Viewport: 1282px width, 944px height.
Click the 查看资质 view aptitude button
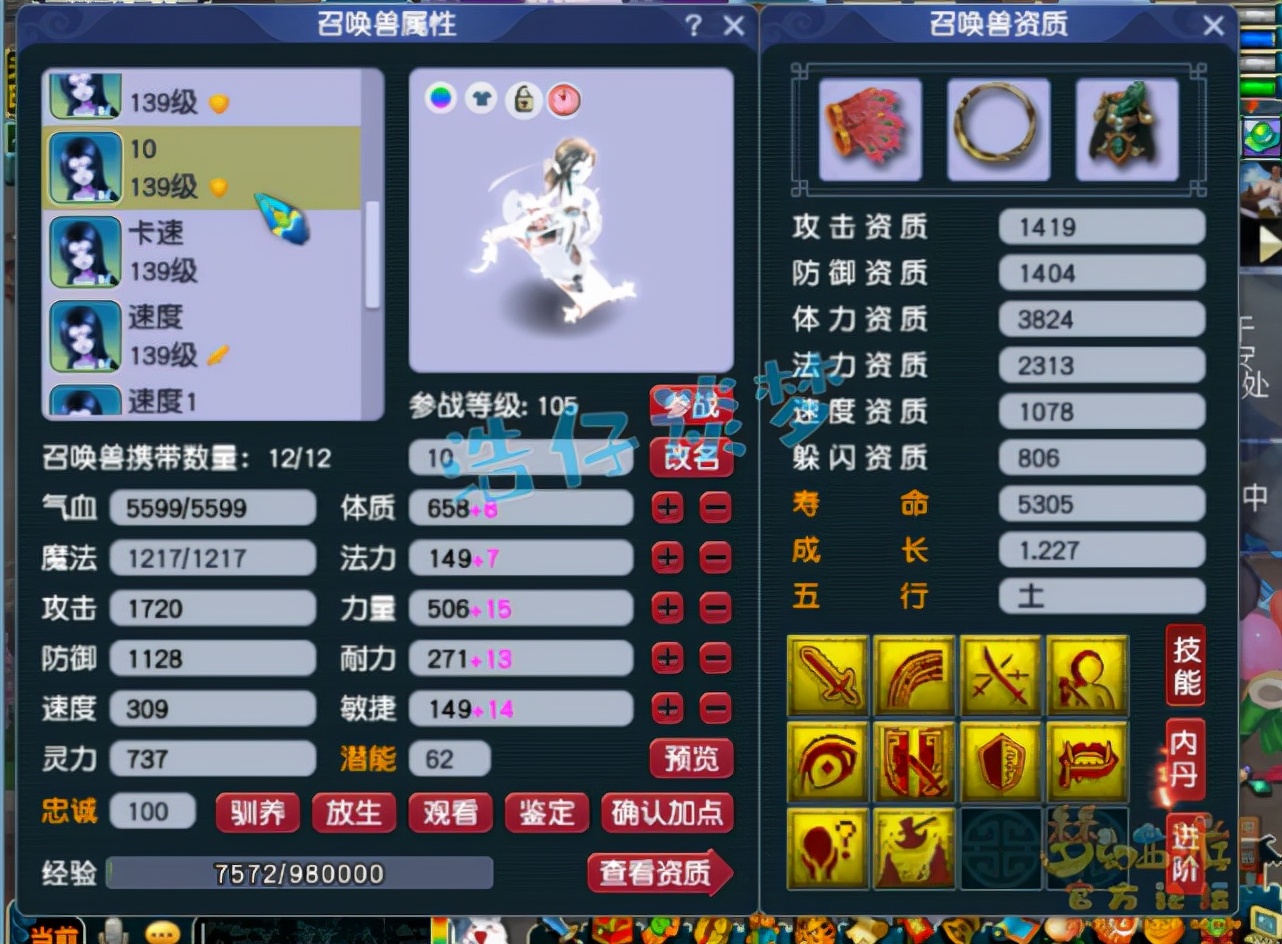coord(659,873)
